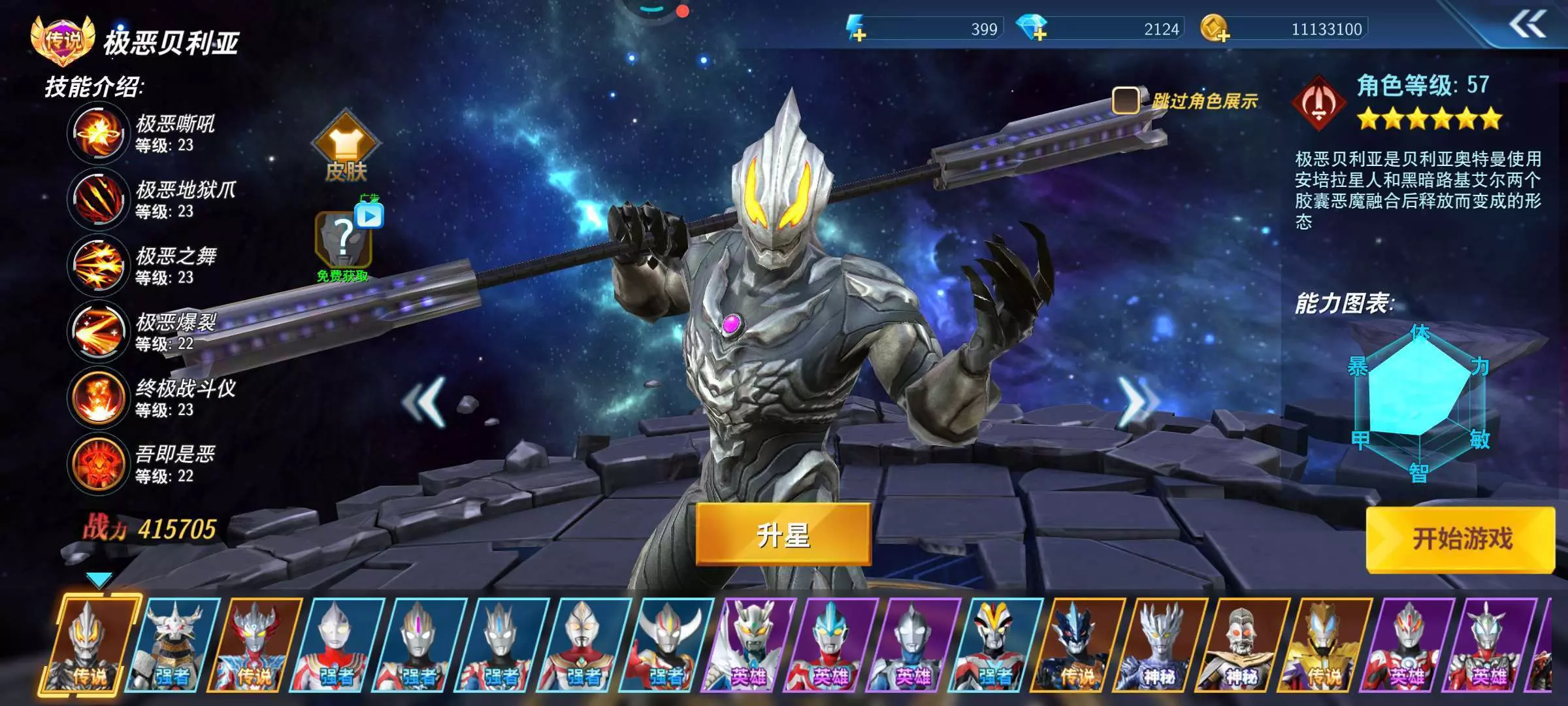Claim the 免费获取 free ad reward
This screenshot has width=1568, height=706.
[344, 243]
